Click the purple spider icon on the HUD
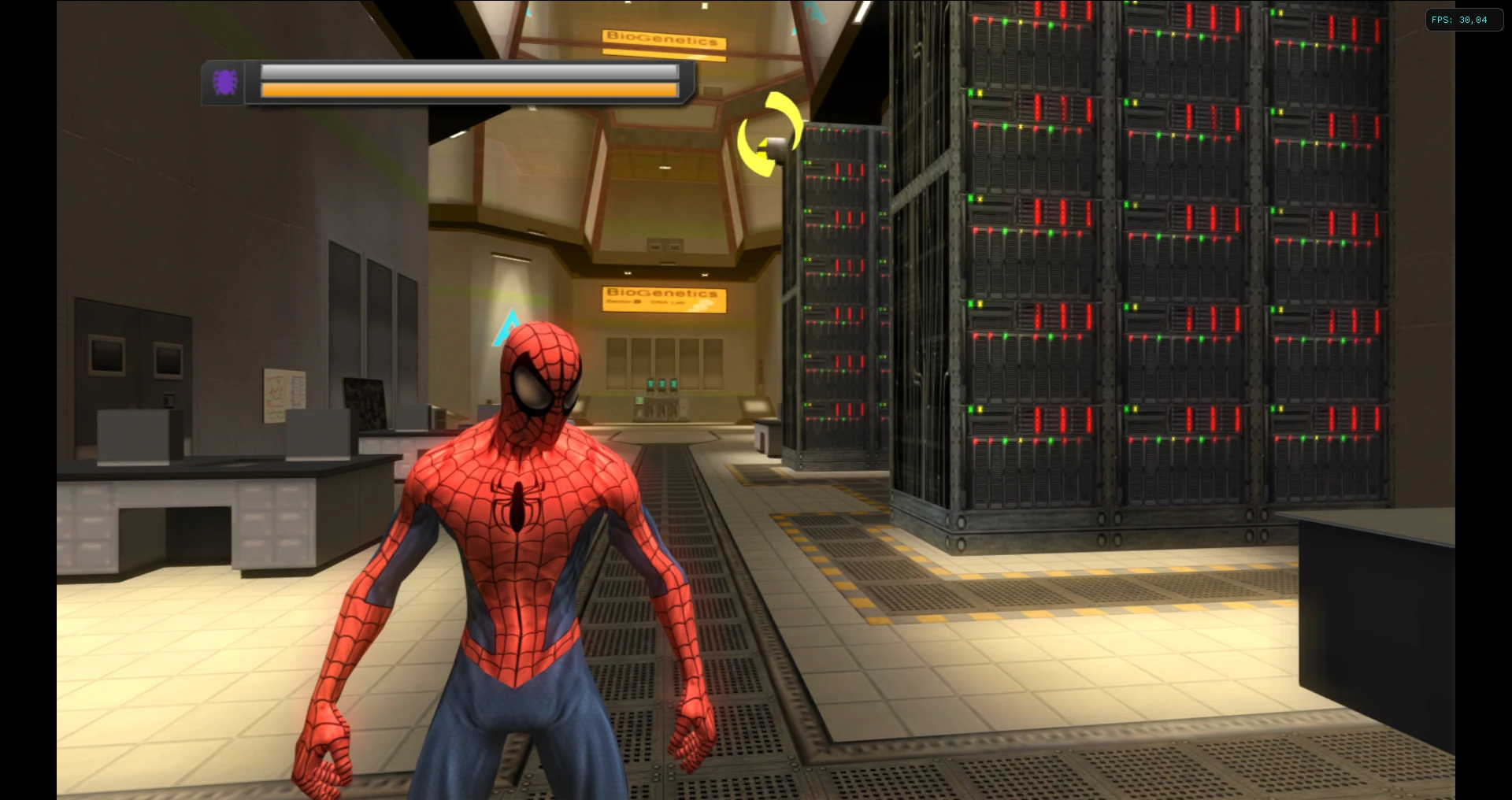 (x=225, y=81)
